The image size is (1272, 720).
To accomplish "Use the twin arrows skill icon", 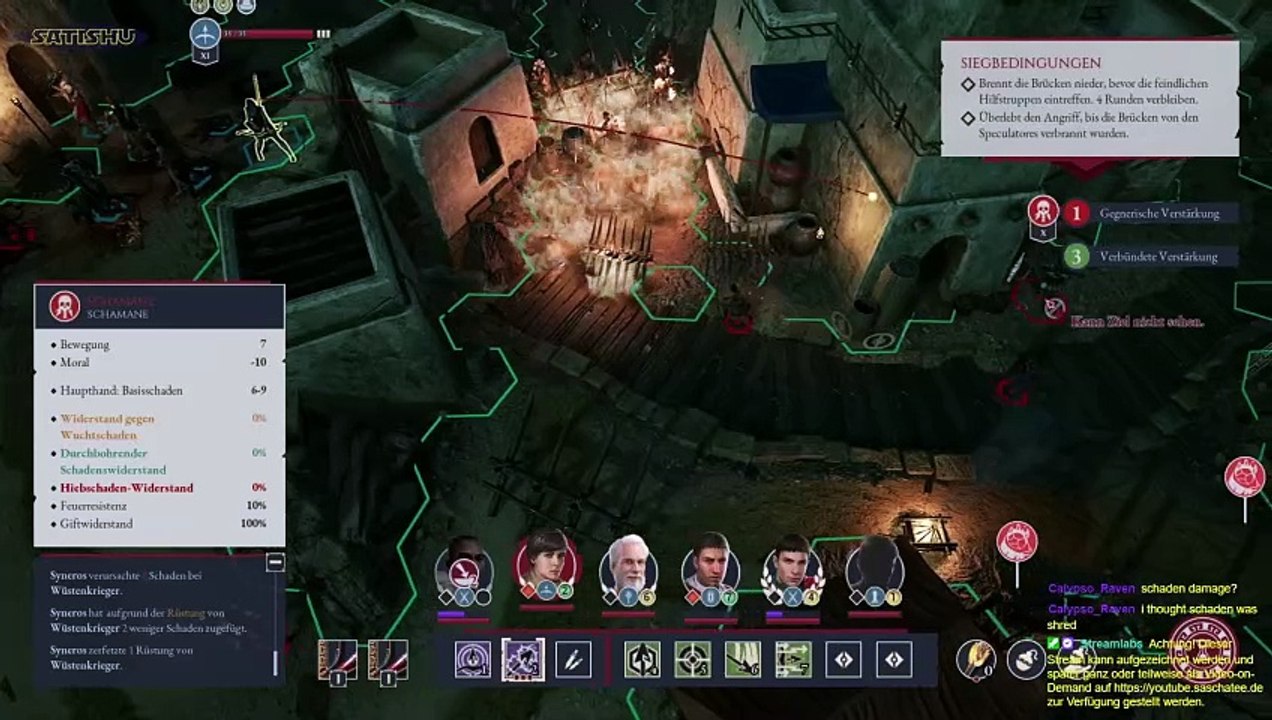I will pyautogui.click(x=573, y=660).
